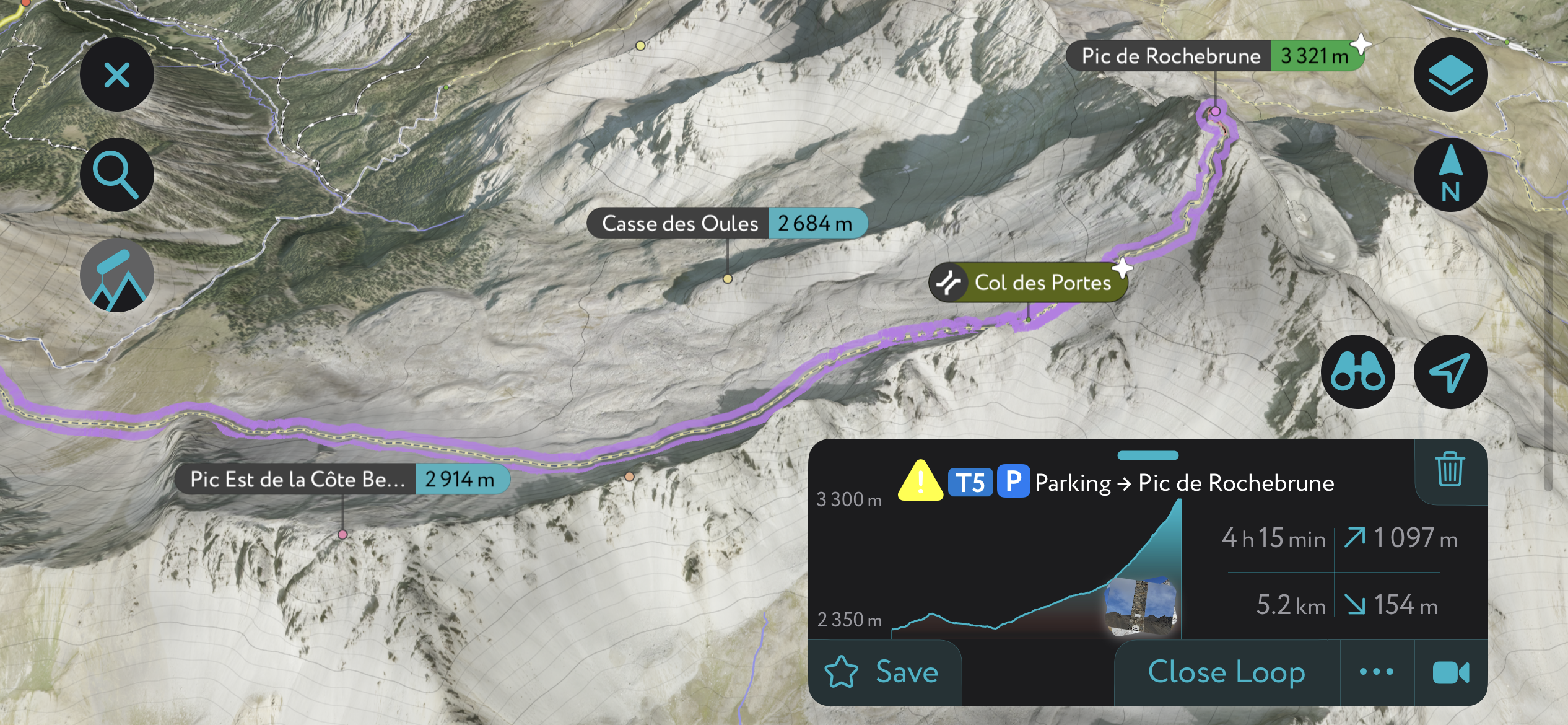Open more options via ellipsis menu
Image resolution: width=1568 pixels, height=725 pixels.
coord(1375,672)
